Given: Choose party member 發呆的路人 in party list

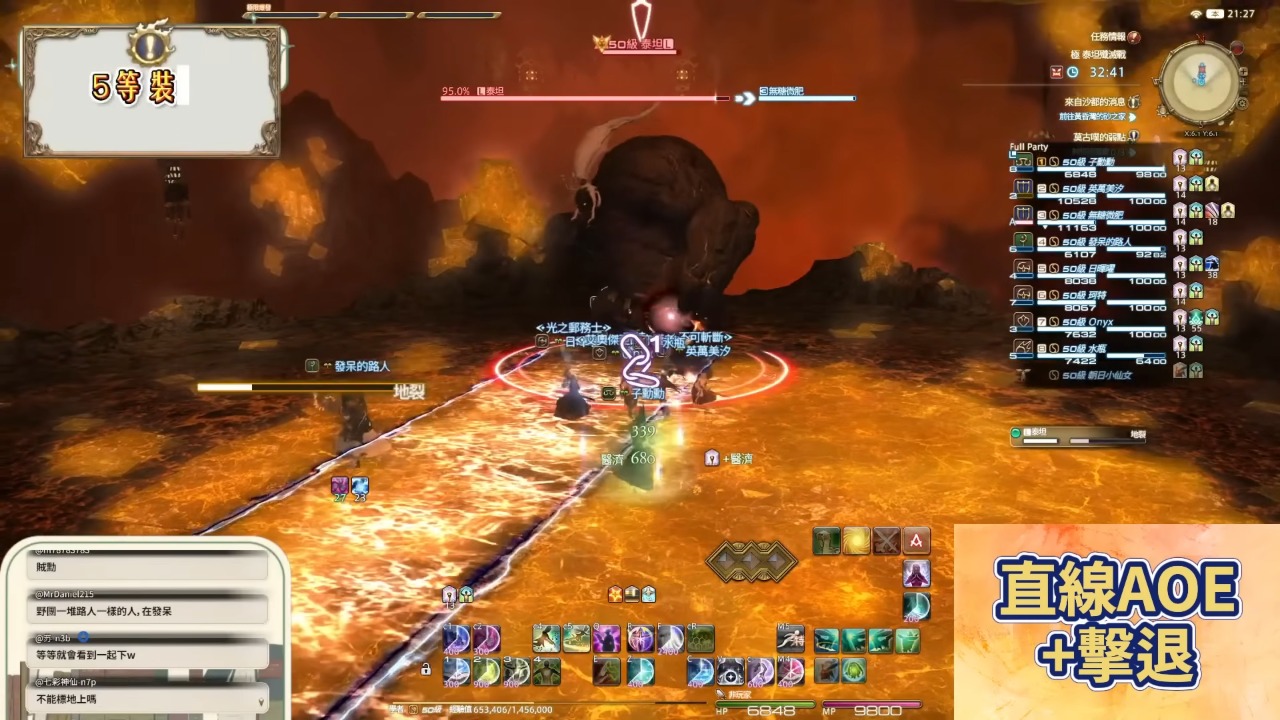Looking at the screenshot, I should click(1090, 242).
